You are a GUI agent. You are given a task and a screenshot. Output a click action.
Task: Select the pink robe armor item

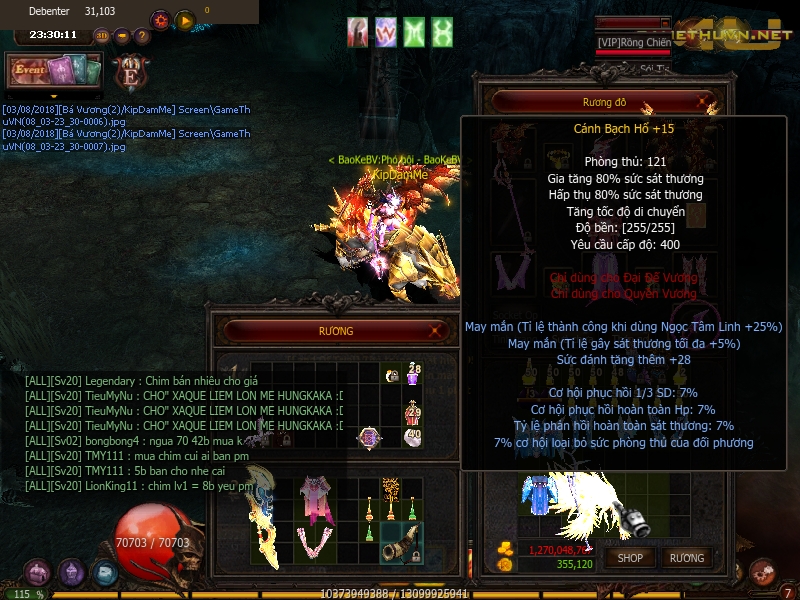coord(317,498)
